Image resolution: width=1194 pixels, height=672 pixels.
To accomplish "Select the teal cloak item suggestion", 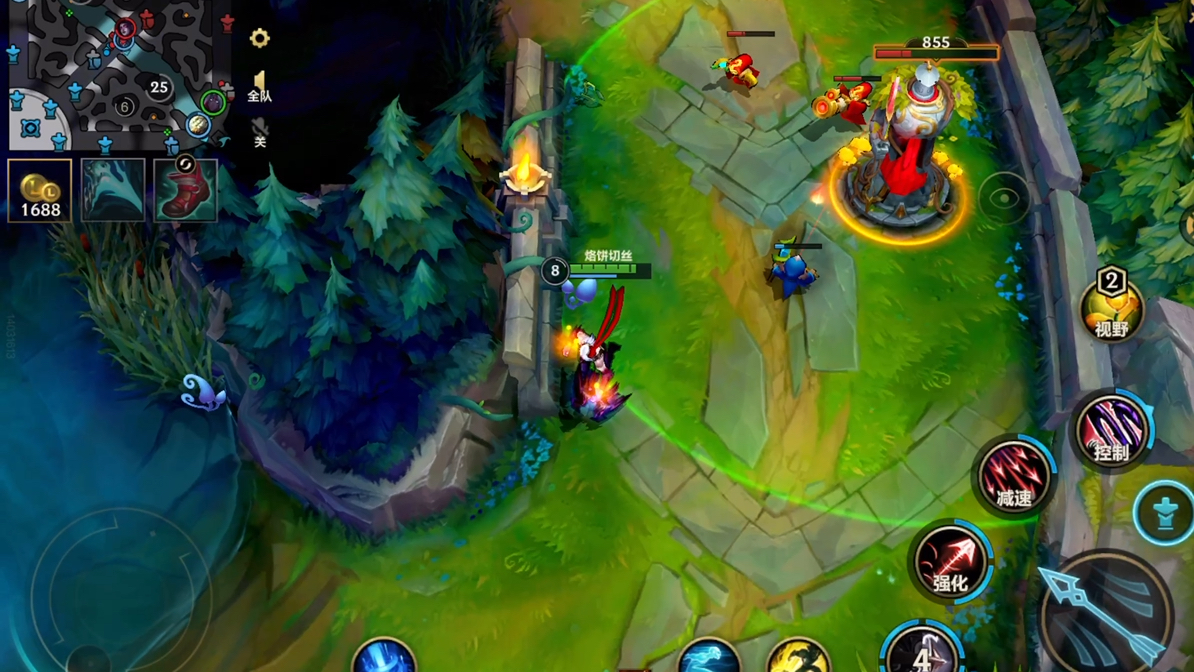I will [113, 190].
